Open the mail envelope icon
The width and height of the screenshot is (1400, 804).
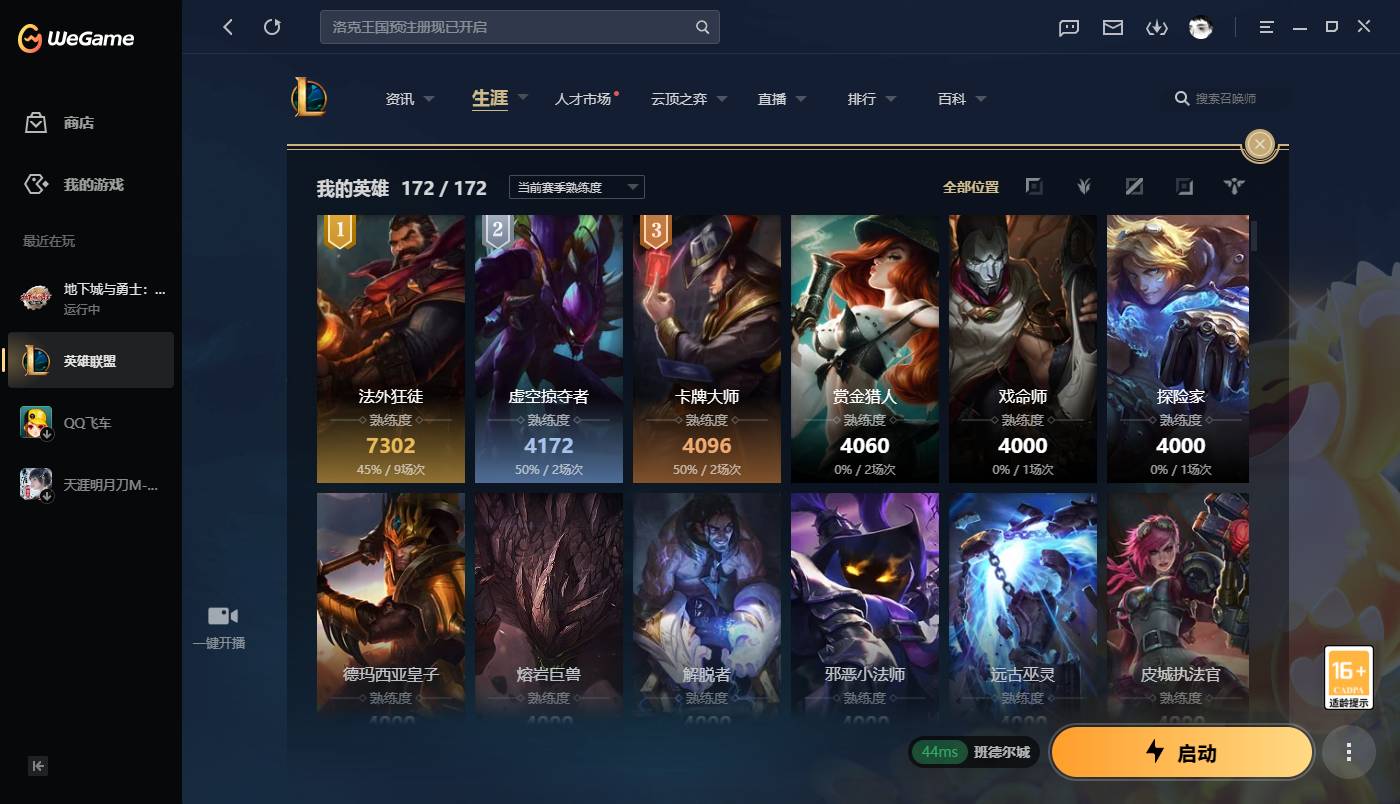[1112, 28]
